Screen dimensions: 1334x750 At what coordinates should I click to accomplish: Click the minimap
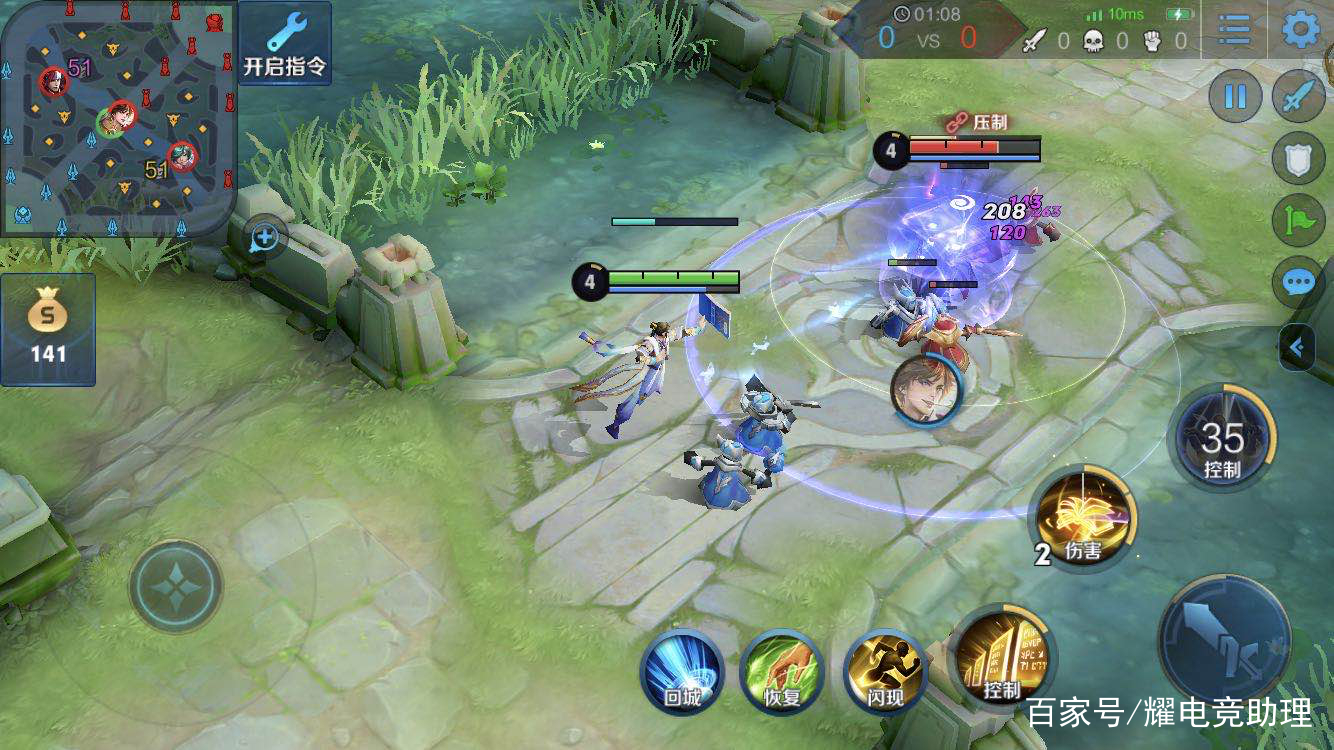click(118, 118)
